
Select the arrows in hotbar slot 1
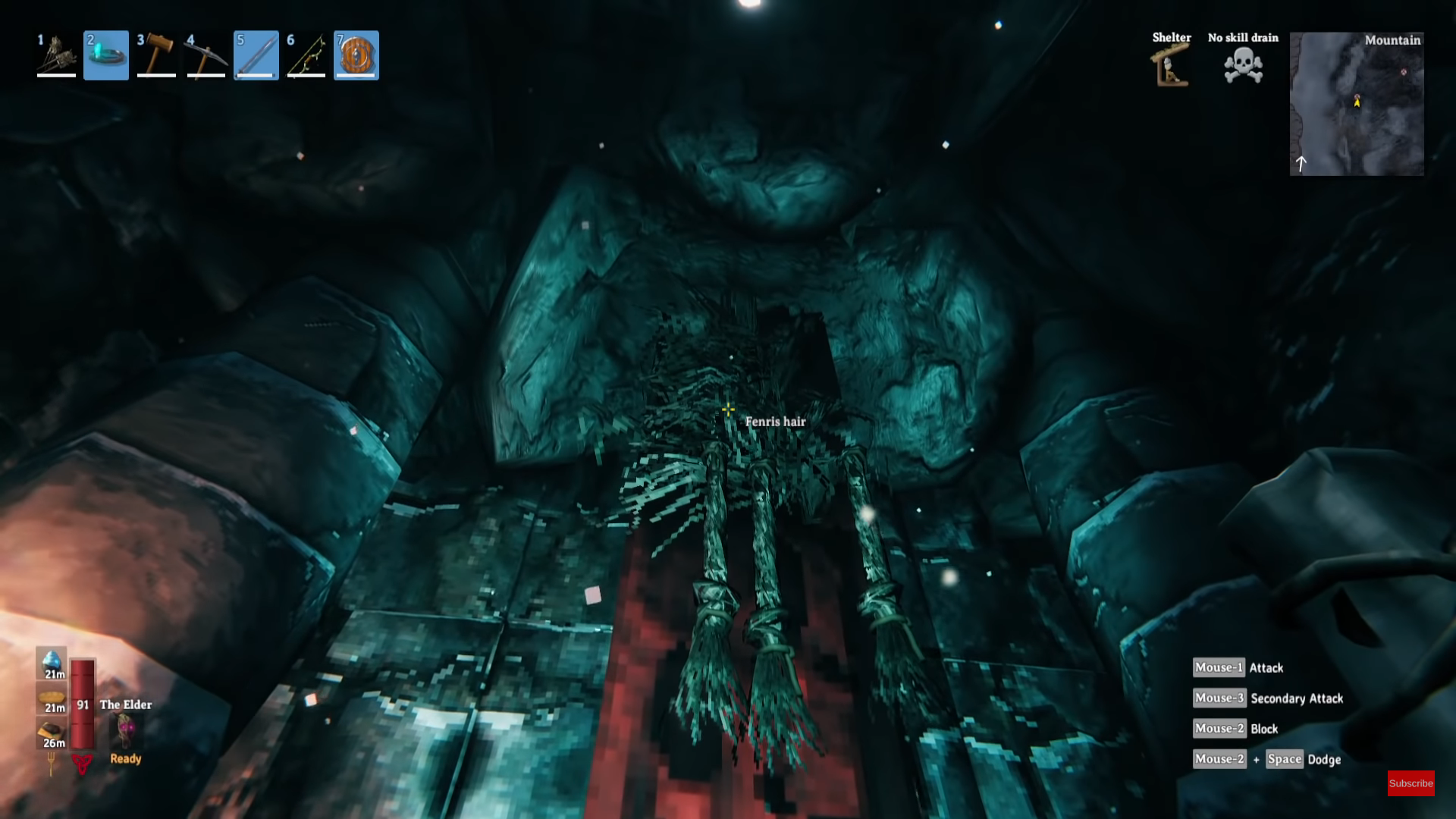(56, 55)
